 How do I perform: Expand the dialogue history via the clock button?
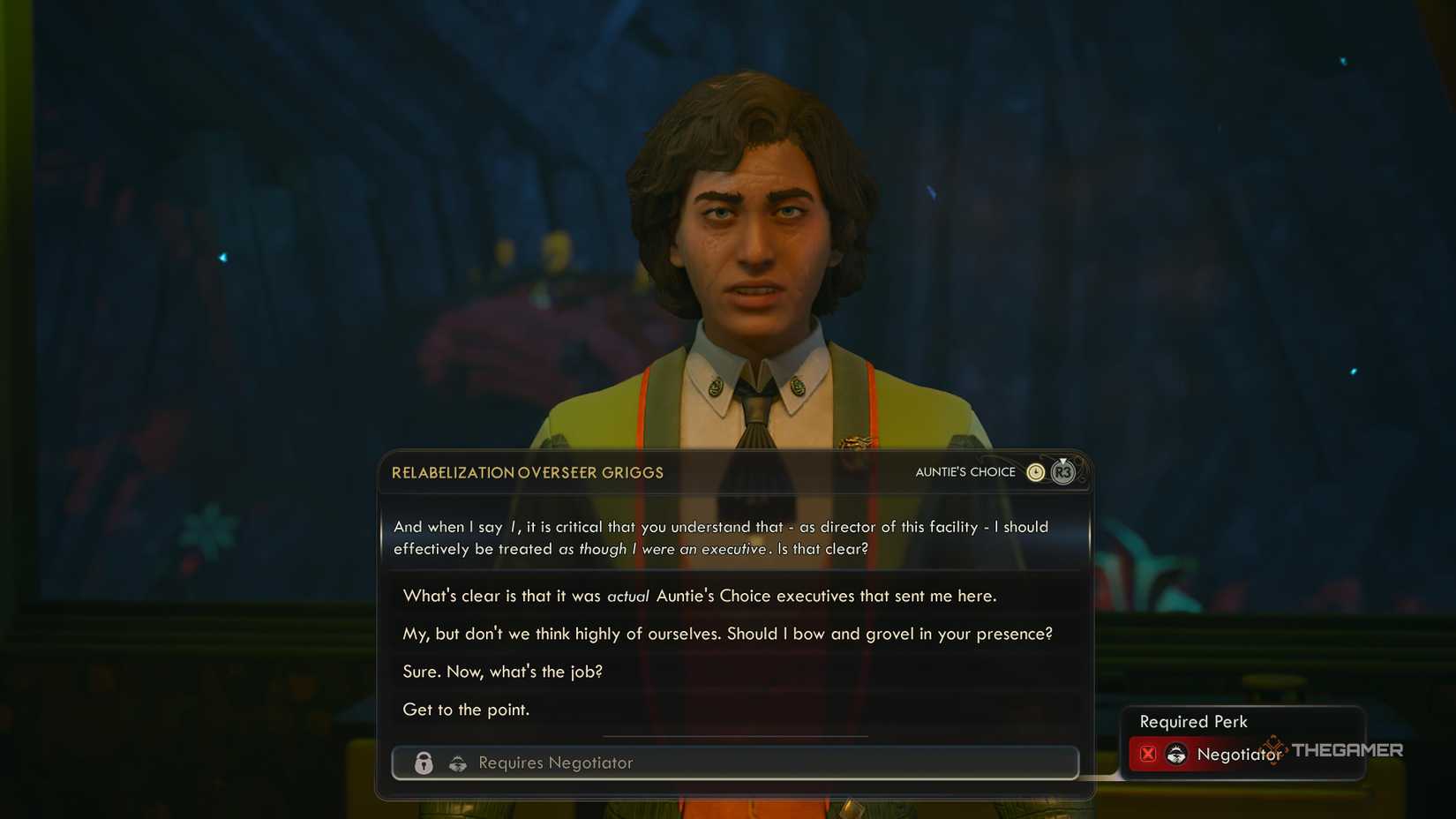coord(1036,472)
